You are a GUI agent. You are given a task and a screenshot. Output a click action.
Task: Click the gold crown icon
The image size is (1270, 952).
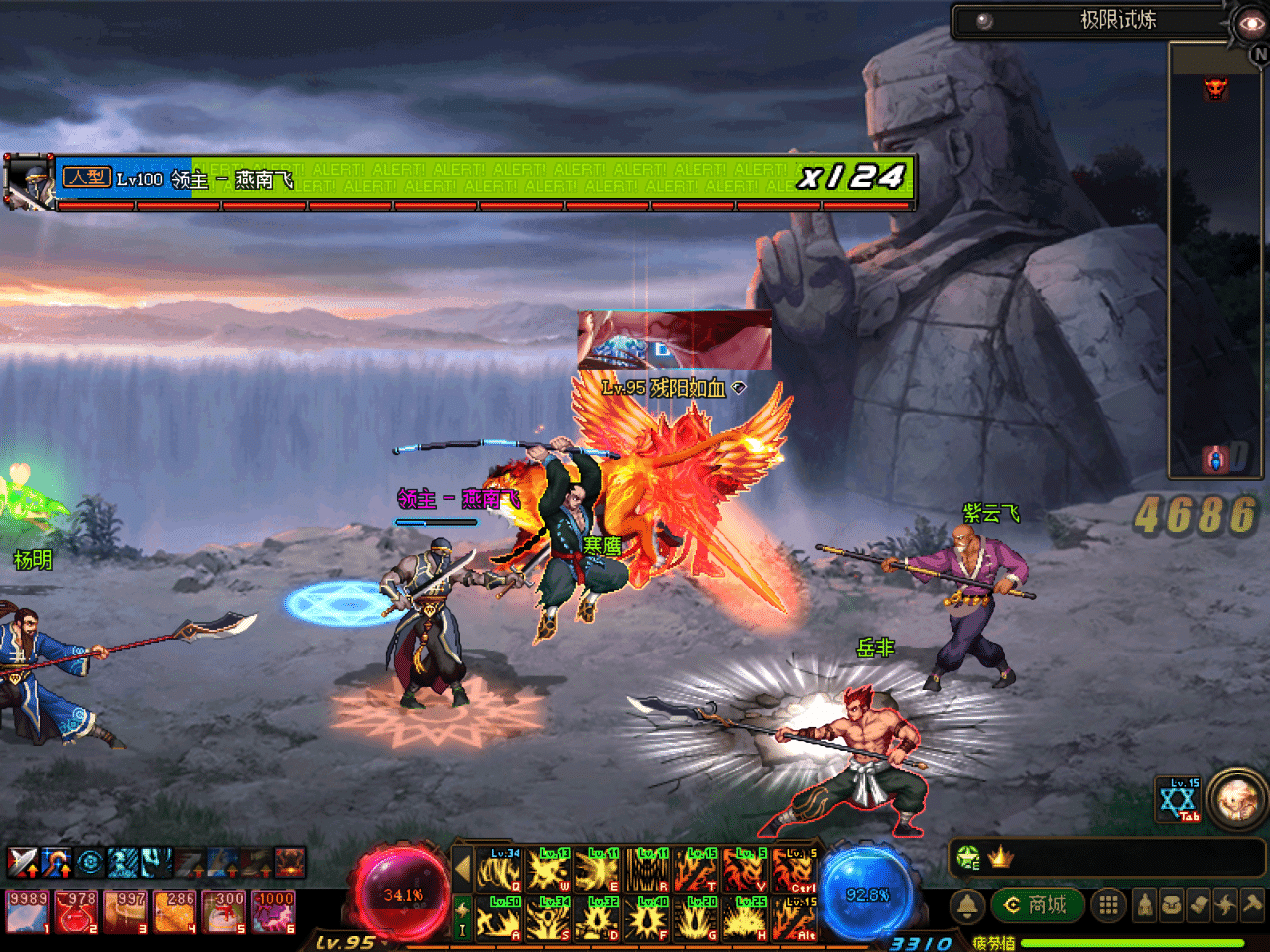pos(1000,858)
